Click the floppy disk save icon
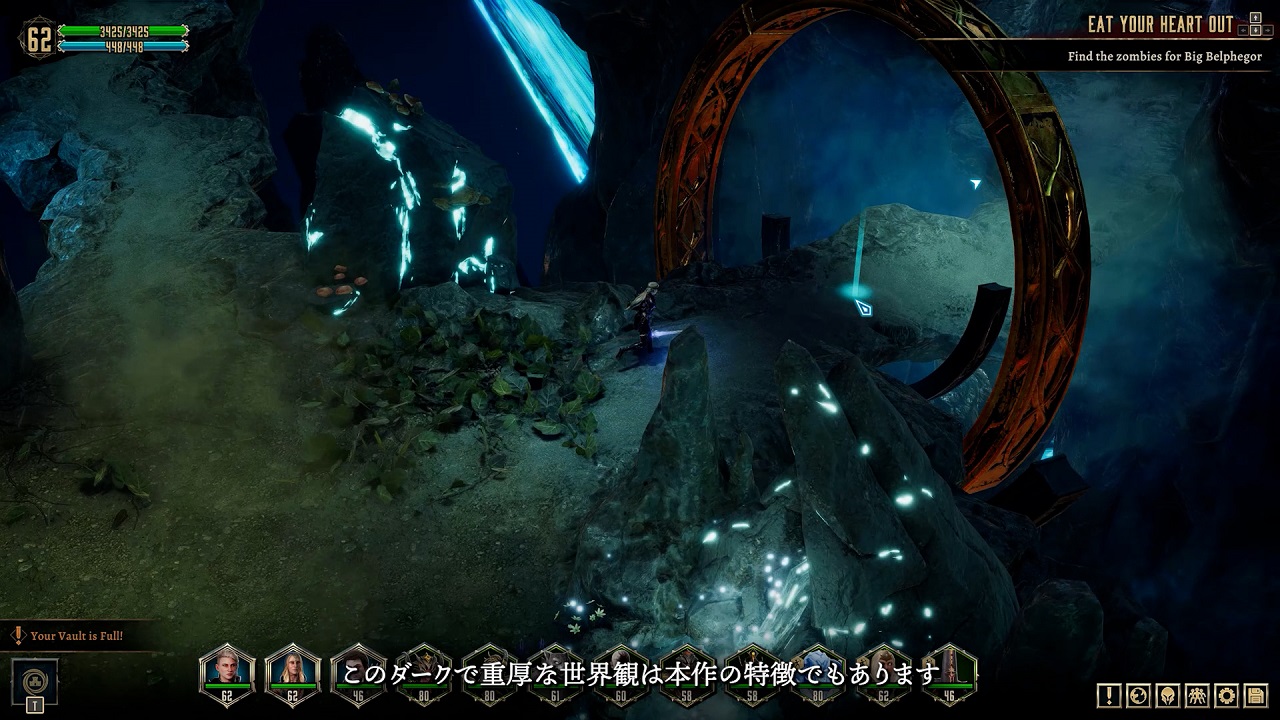The image size is (1280, 720). pyautogui.click(x=1255, y=695)
